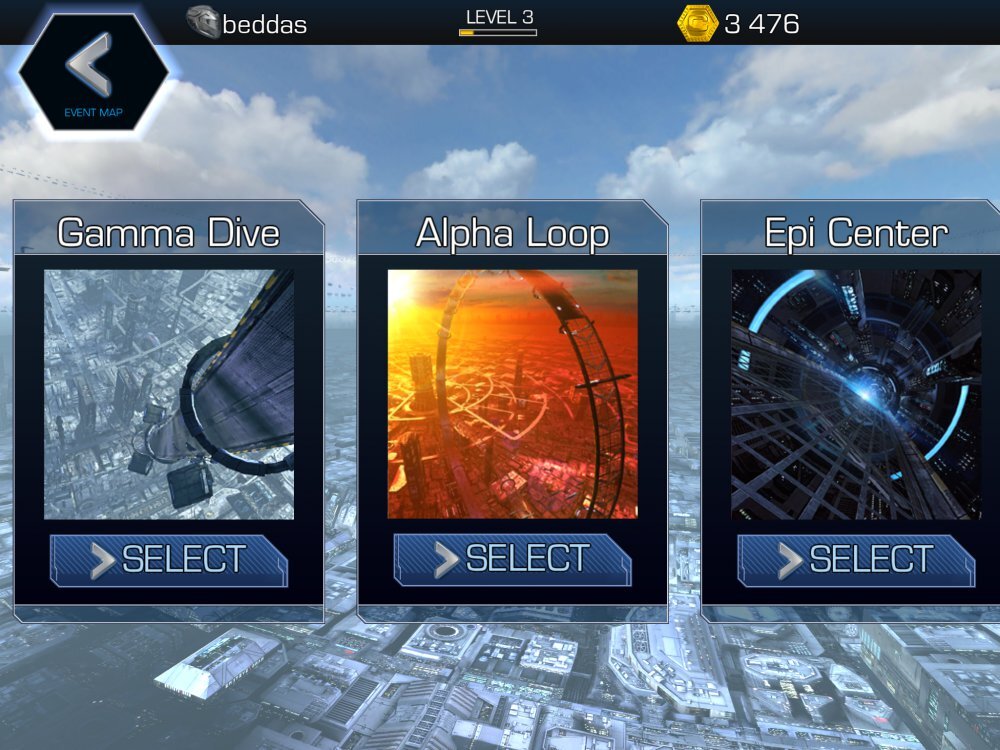Click the gold coin currency icon

point(697,23)
